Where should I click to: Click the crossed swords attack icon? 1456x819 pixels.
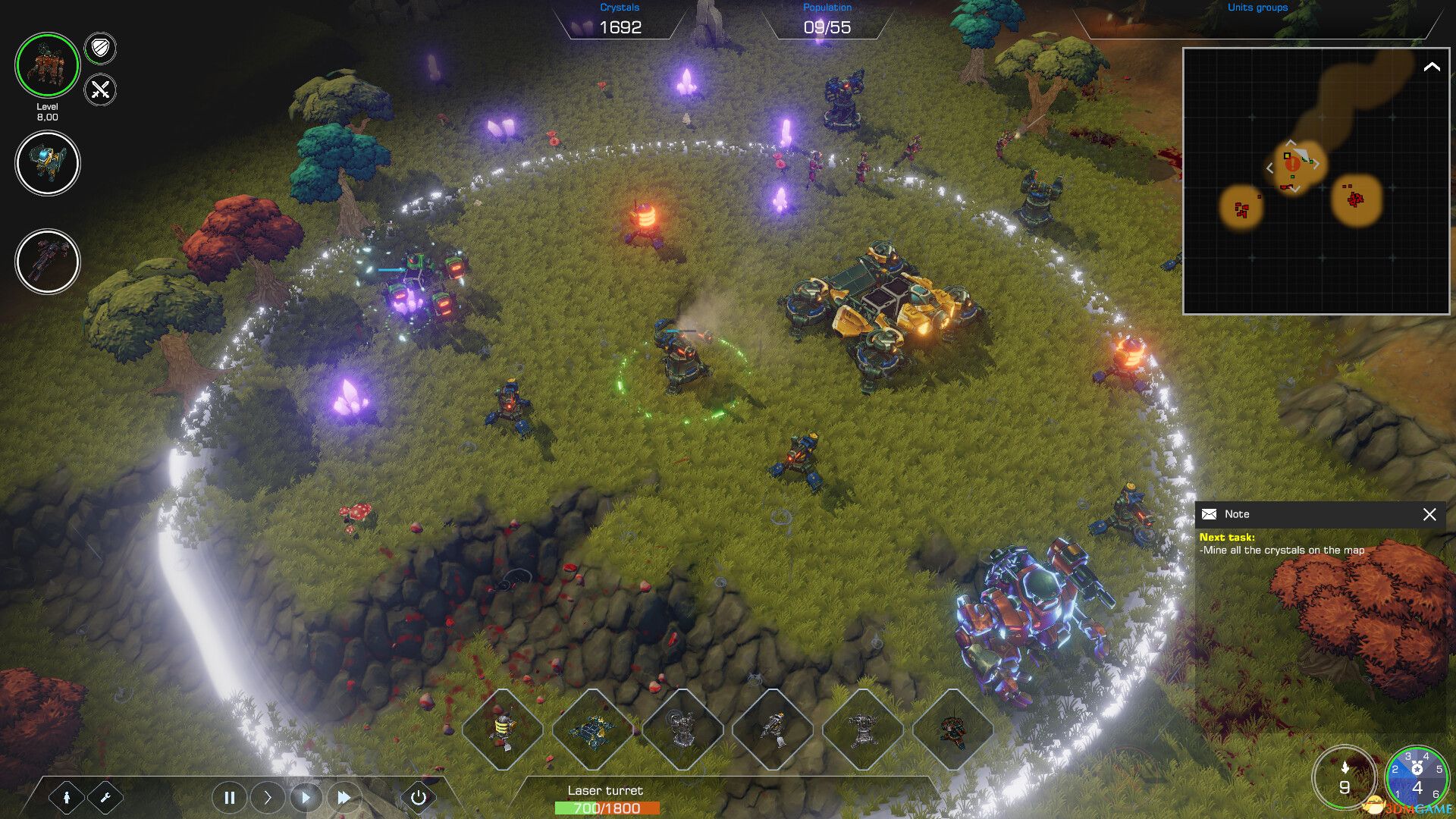click(x=99, y=91)
